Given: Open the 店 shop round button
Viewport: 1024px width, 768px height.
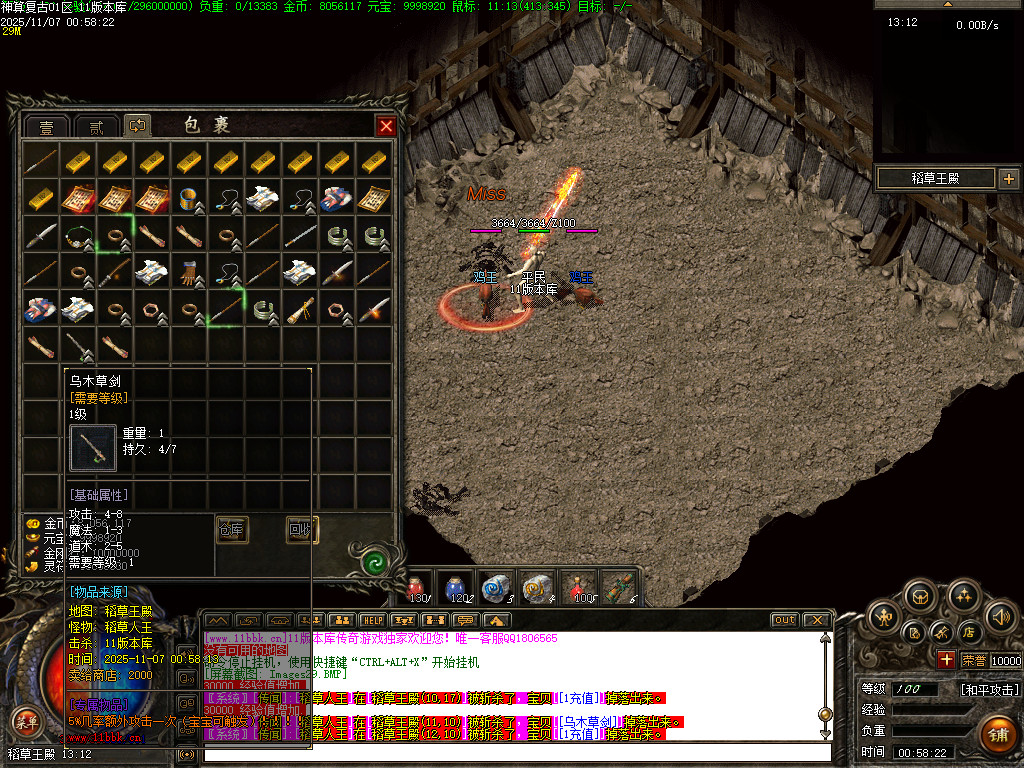Looking at the screenshot, I should 968,632.
